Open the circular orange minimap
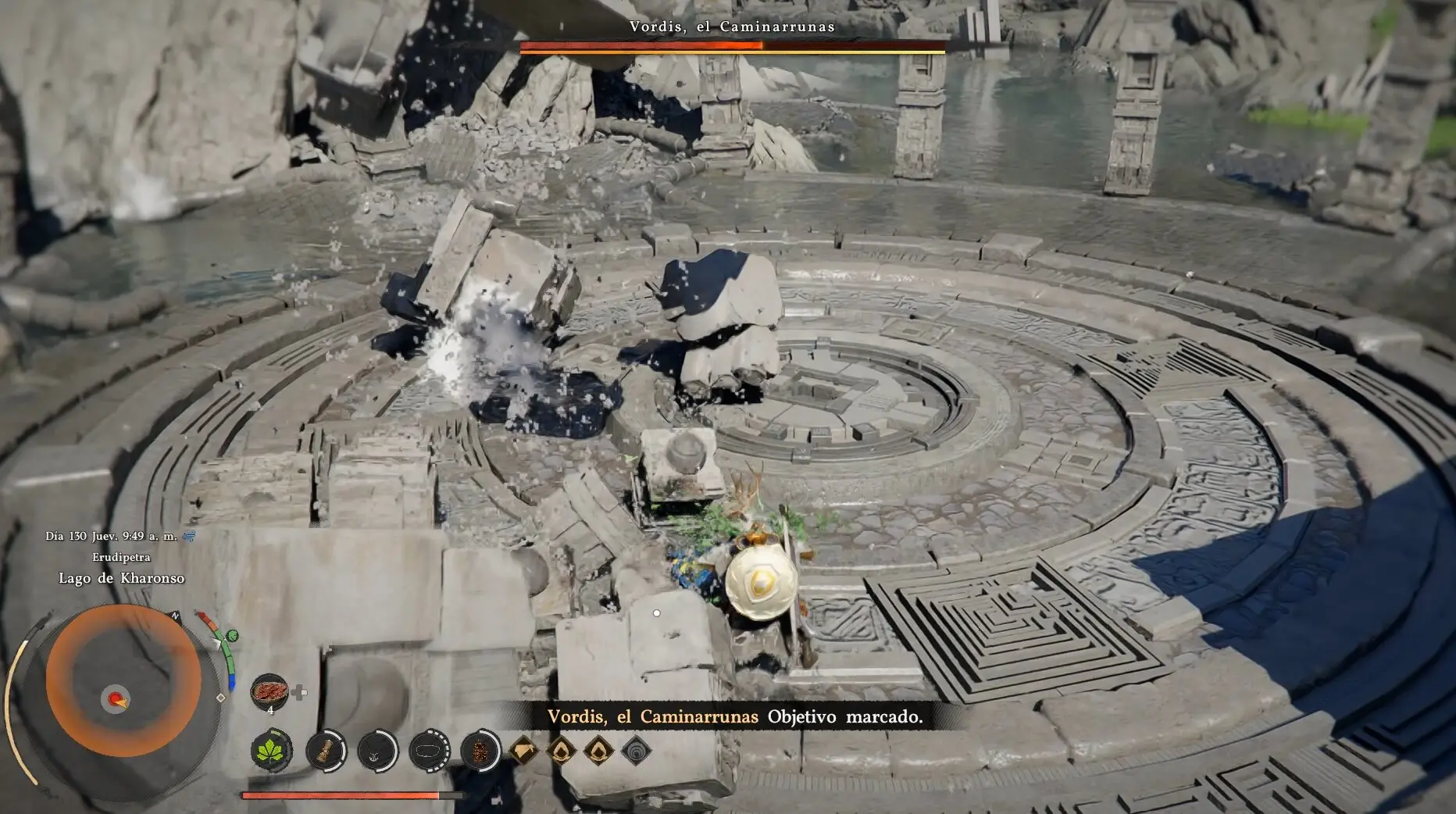 pyautogui.click(x=123, y=680)
